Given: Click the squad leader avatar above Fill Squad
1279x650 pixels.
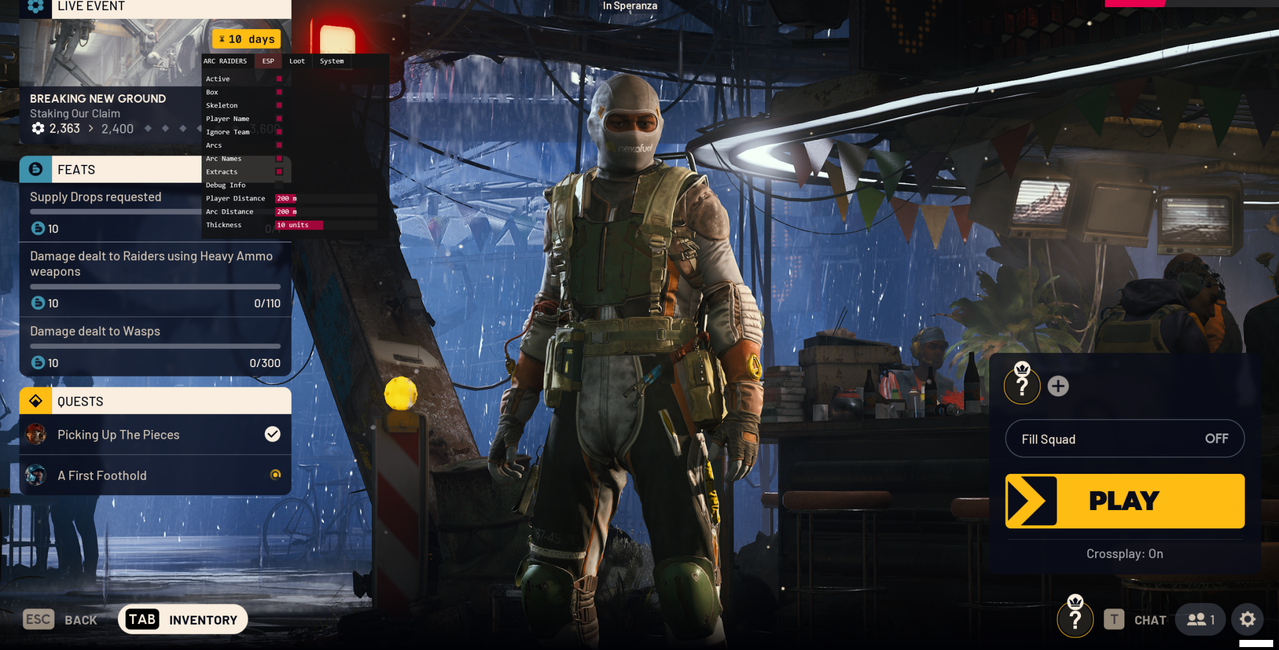Looking at the screenshot, I should point(1022,385).
